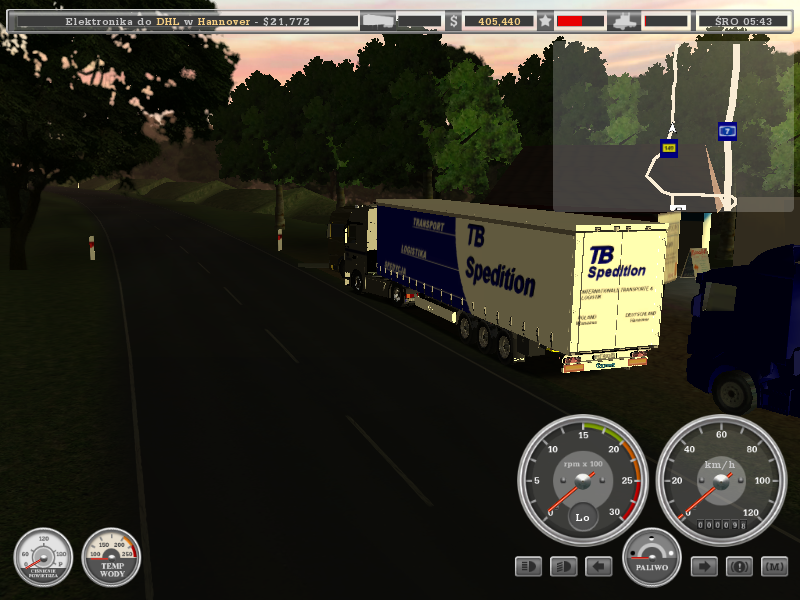Click the dollar sign money icon

[x=453, y=20]
